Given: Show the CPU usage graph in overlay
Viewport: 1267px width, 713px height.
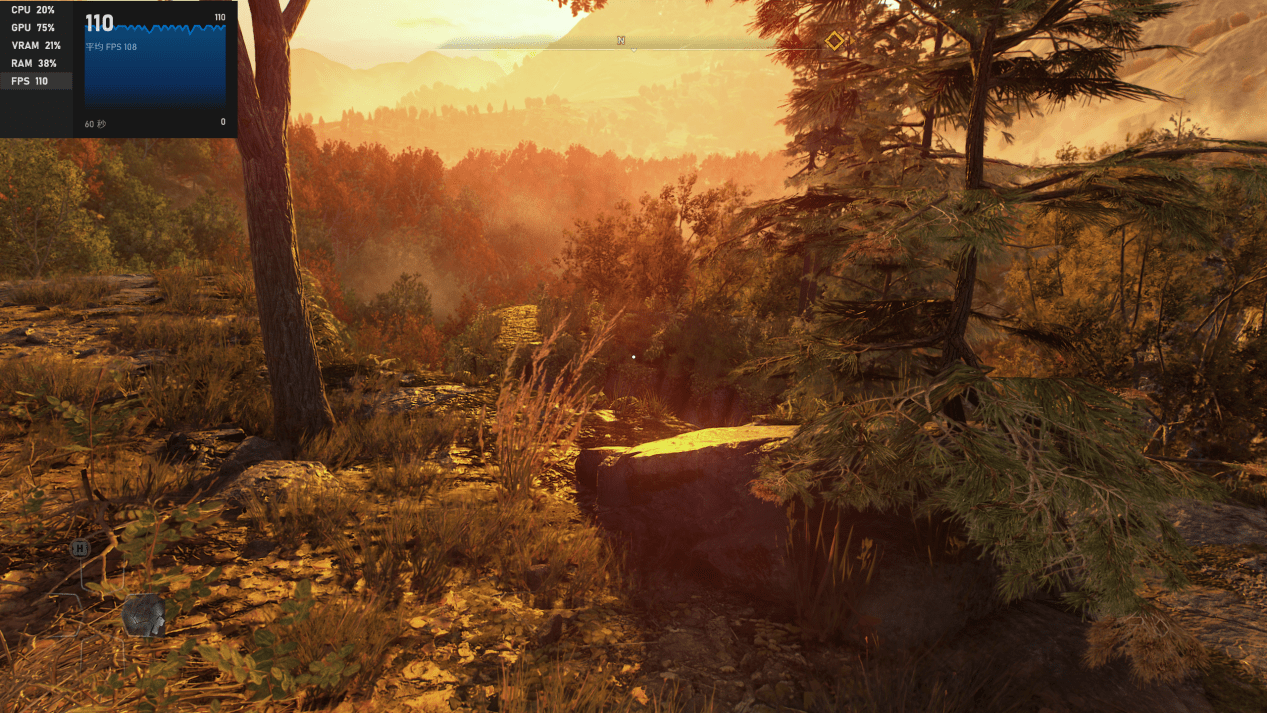Looking at the screenshot, I should pos(34,10).
